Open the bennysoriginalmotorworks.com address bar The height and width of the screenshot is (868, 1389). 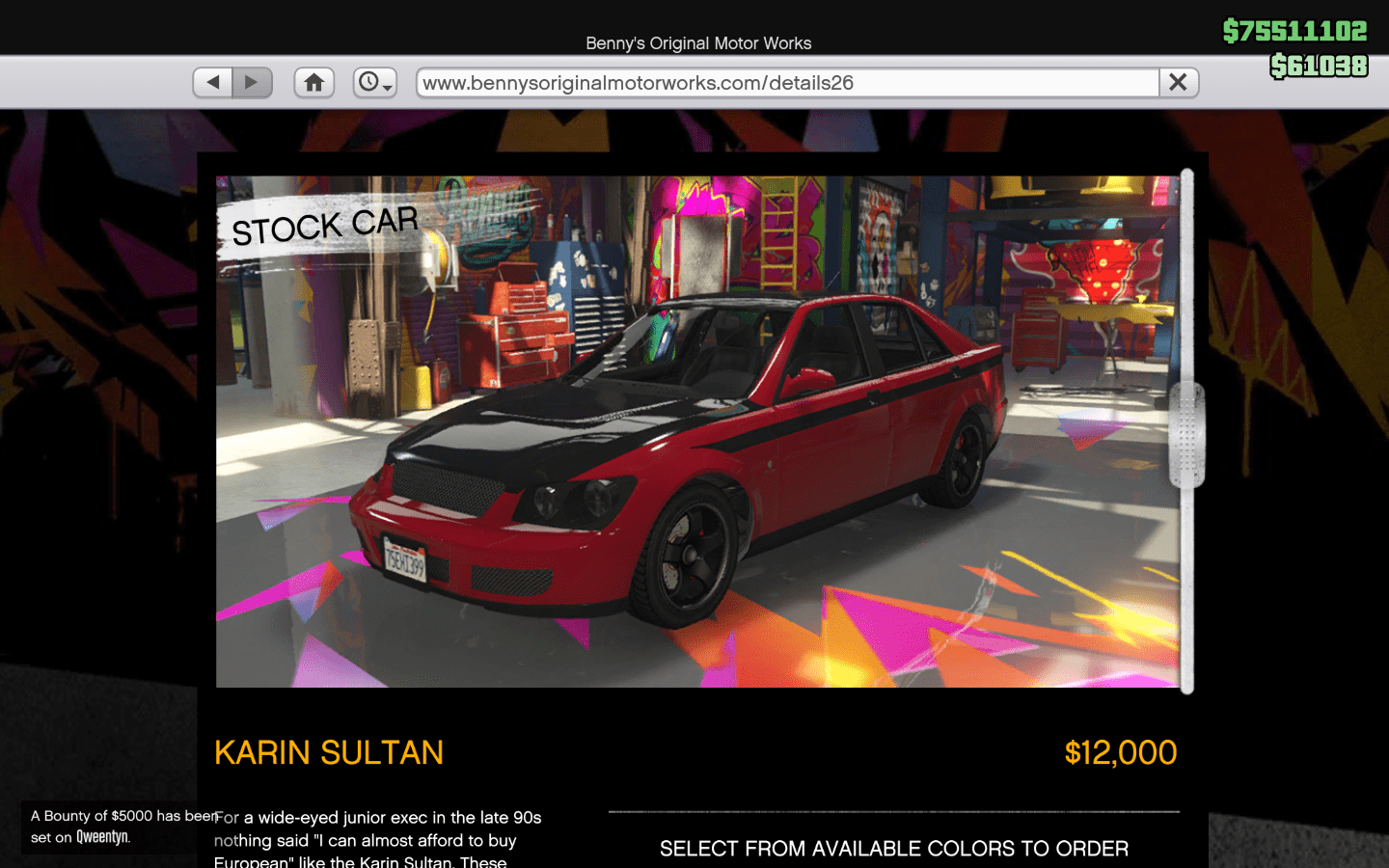pos(786,82)
